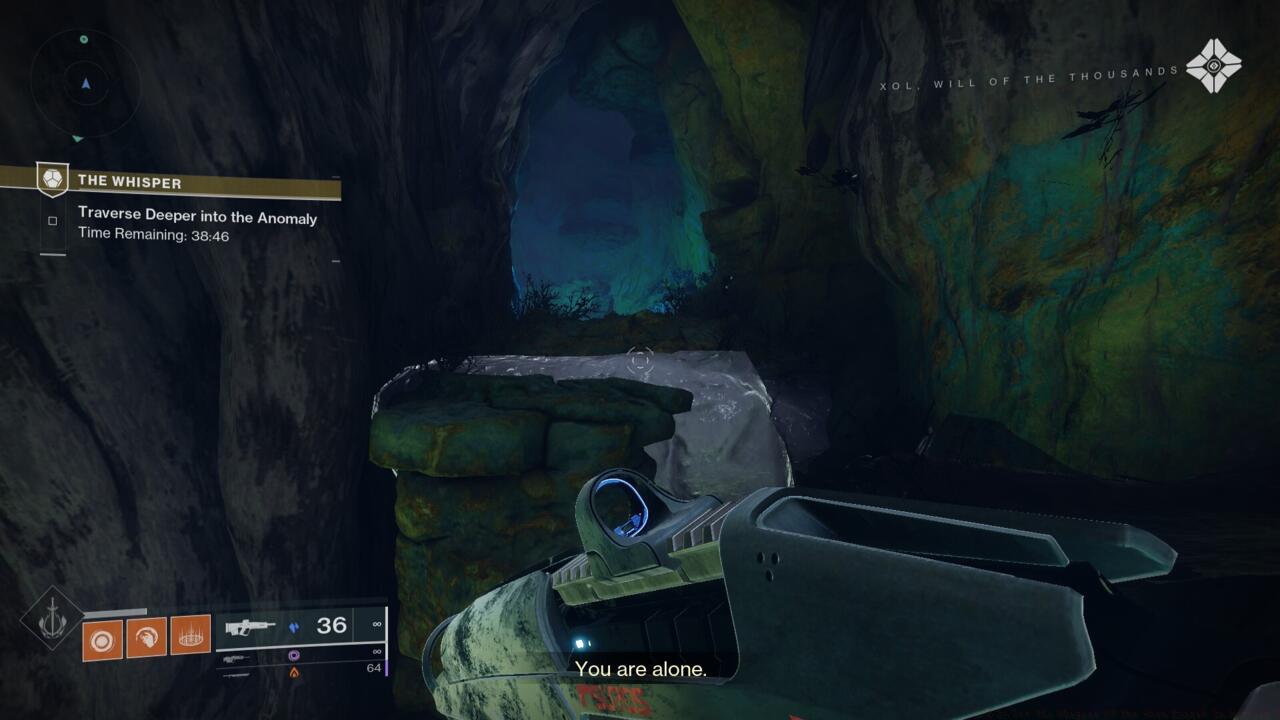Viewport: 1280px width, 720px height.
Task: Activate the grenade ability icon
Action: point(102,638)
